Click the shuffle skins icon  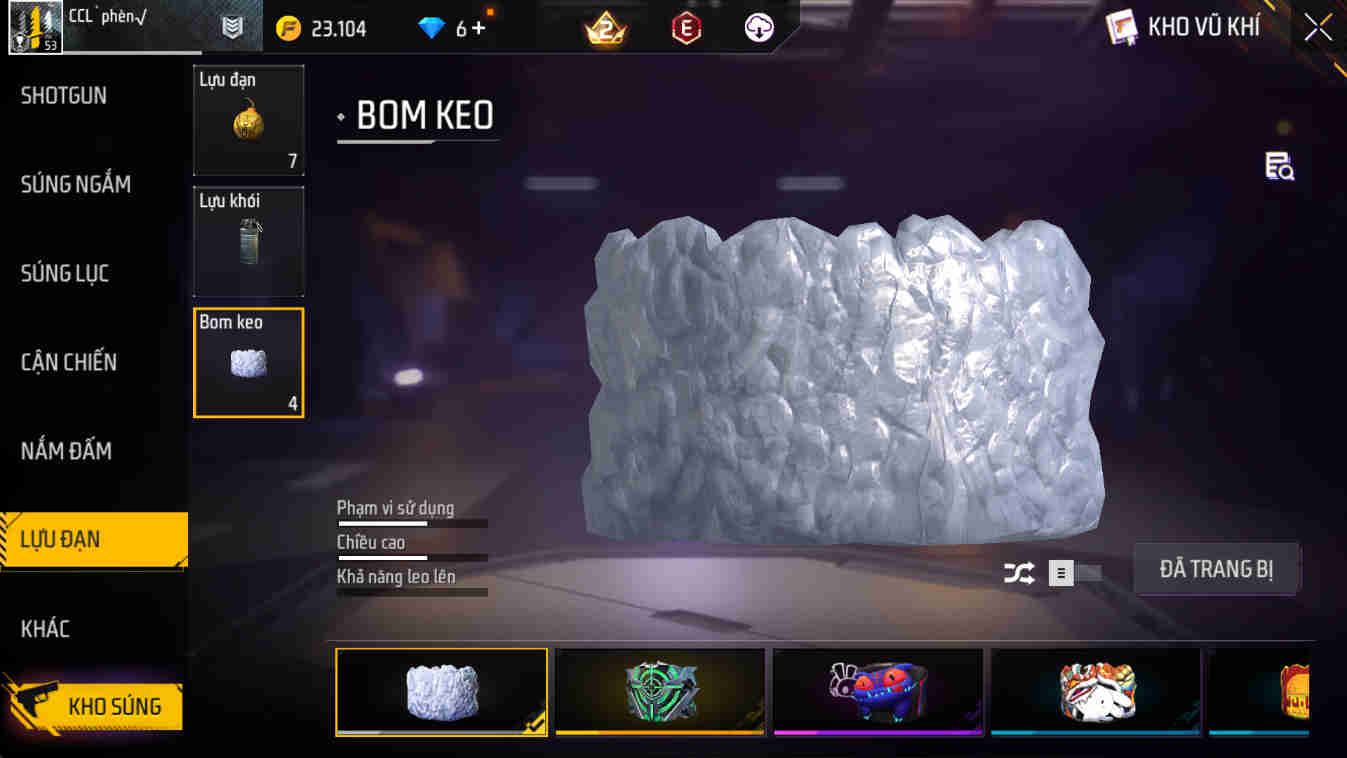[x=1020, y=573]
